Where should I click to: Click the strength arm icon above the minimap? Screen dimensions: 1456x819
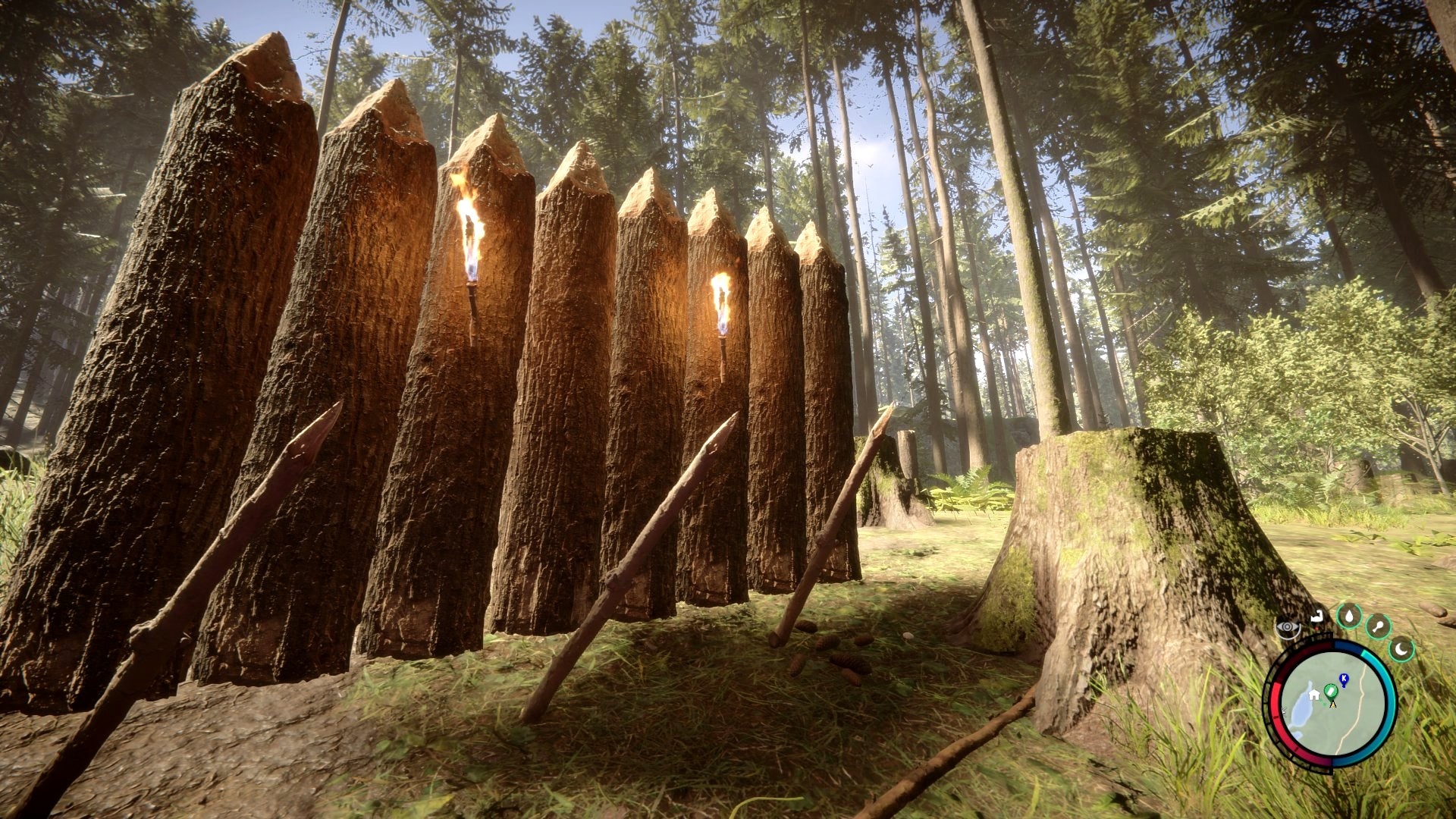click(1317, 616)
